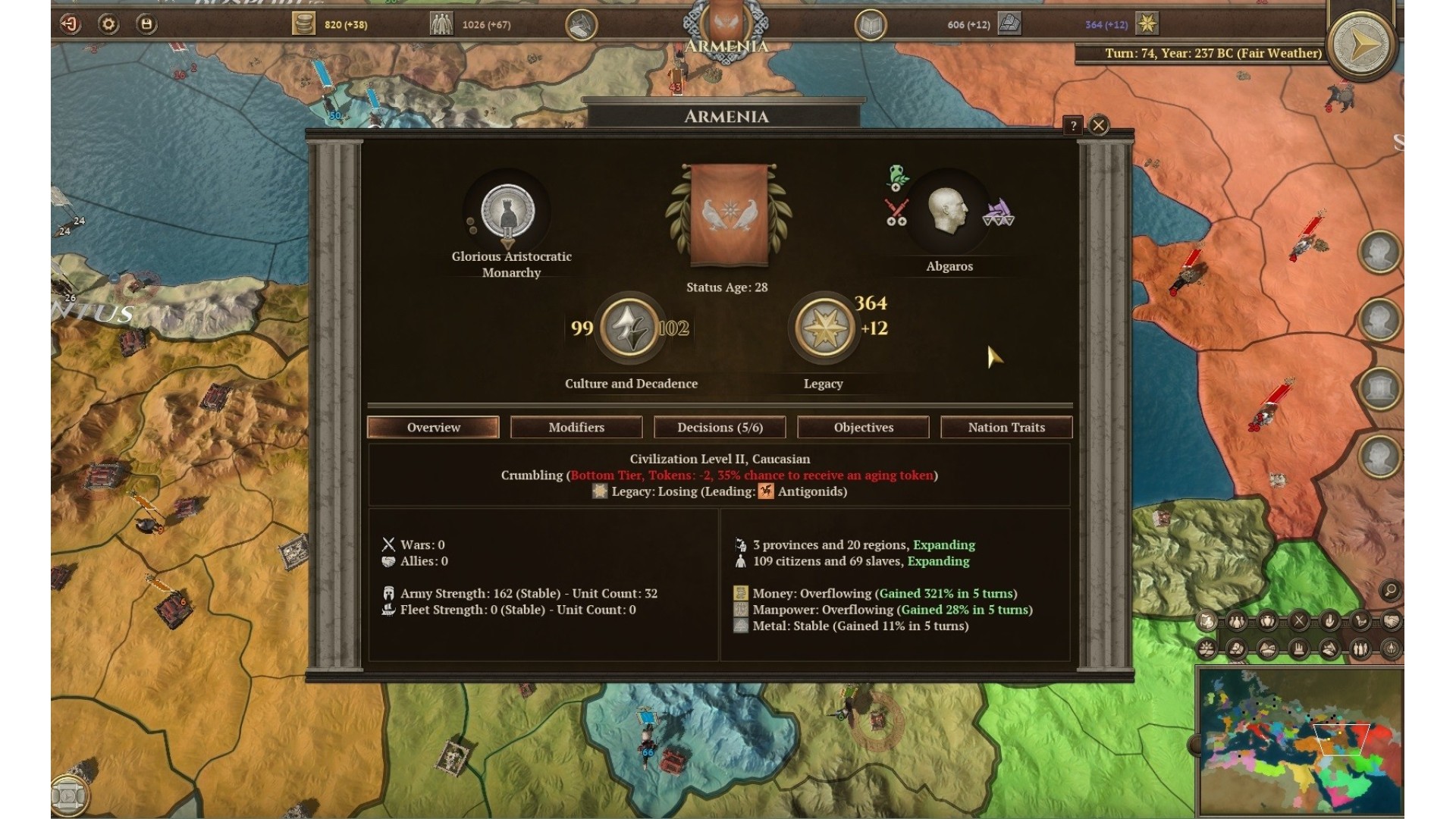
Task: Click the gold treasury coin icon
Action: pyautogui.click(x=303, y=24)
